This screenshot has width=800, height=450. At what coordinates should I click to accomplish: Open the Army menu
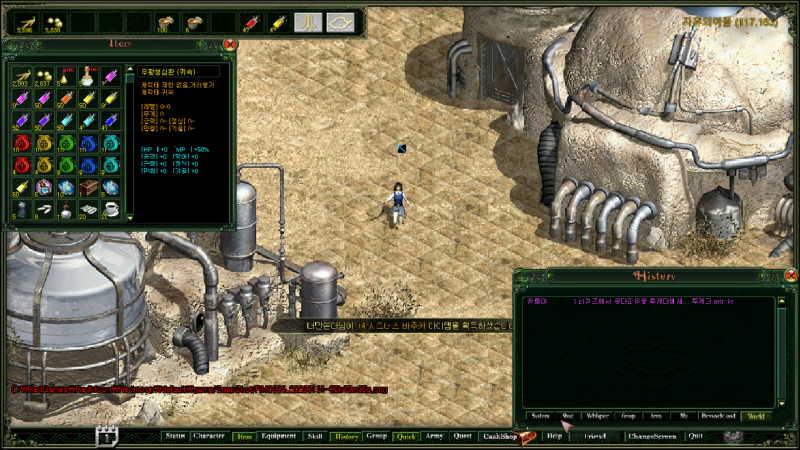(x=434, y=436)
